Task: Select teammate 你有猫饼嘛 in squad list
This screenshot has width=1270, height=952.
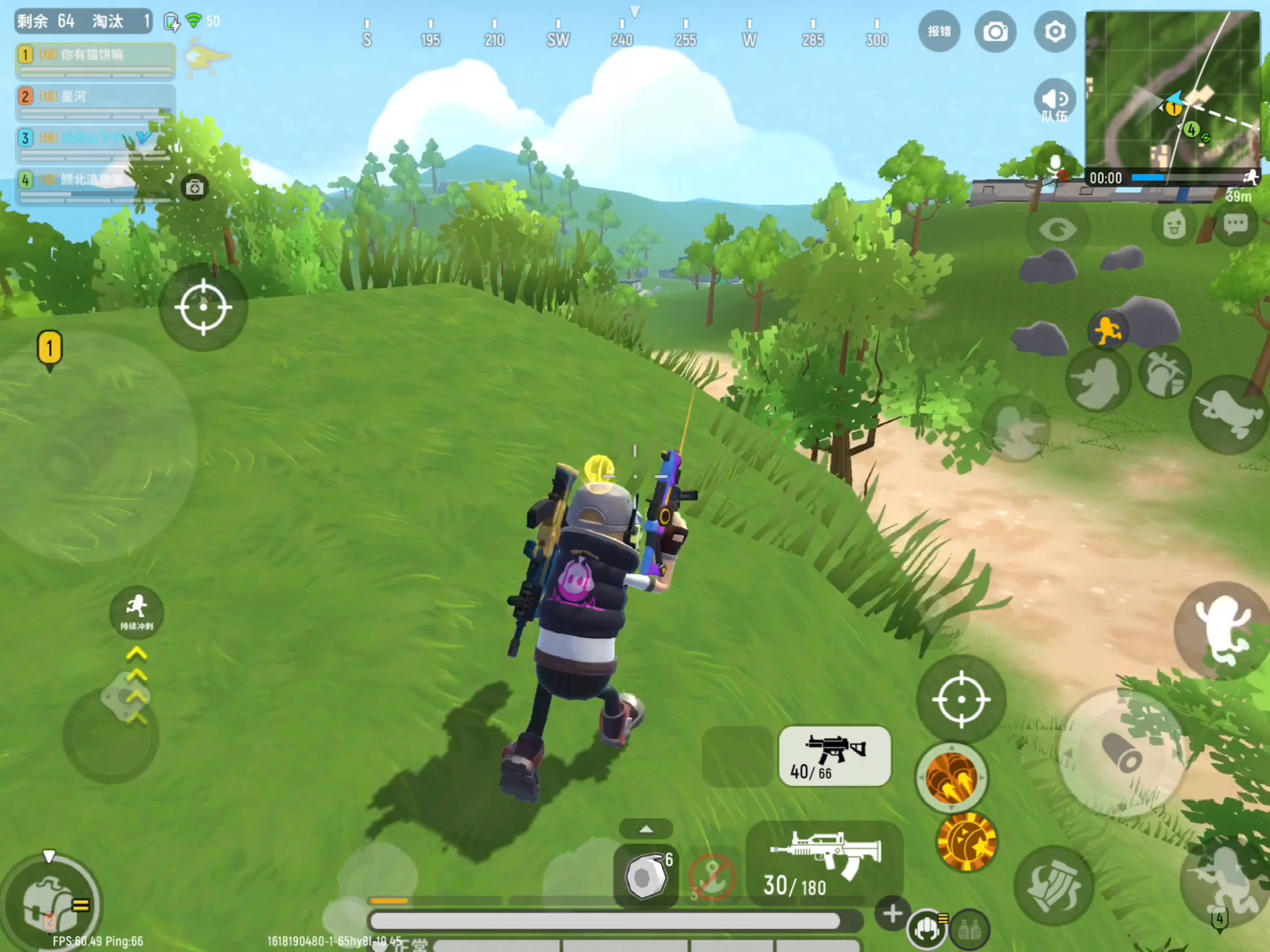Action: (95, 60)
